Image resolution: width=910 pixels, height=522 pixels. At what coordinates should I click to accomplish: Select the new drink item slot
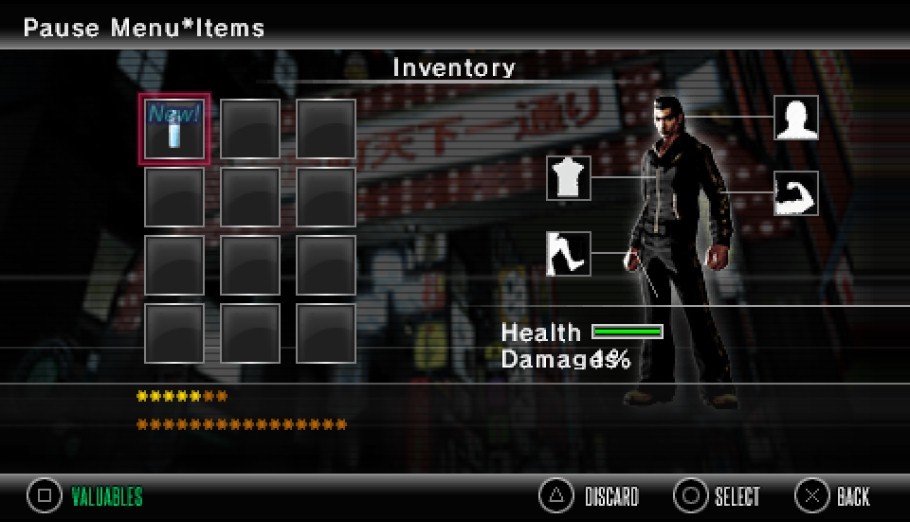[174, 129]
